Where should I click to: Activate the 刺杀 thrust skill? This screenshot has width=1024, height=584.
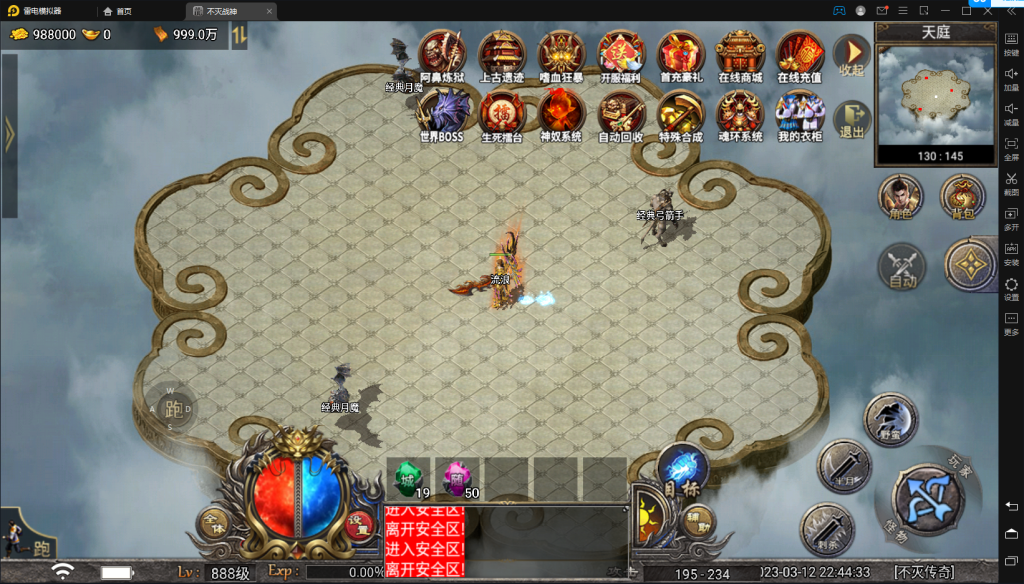[826, 530]
